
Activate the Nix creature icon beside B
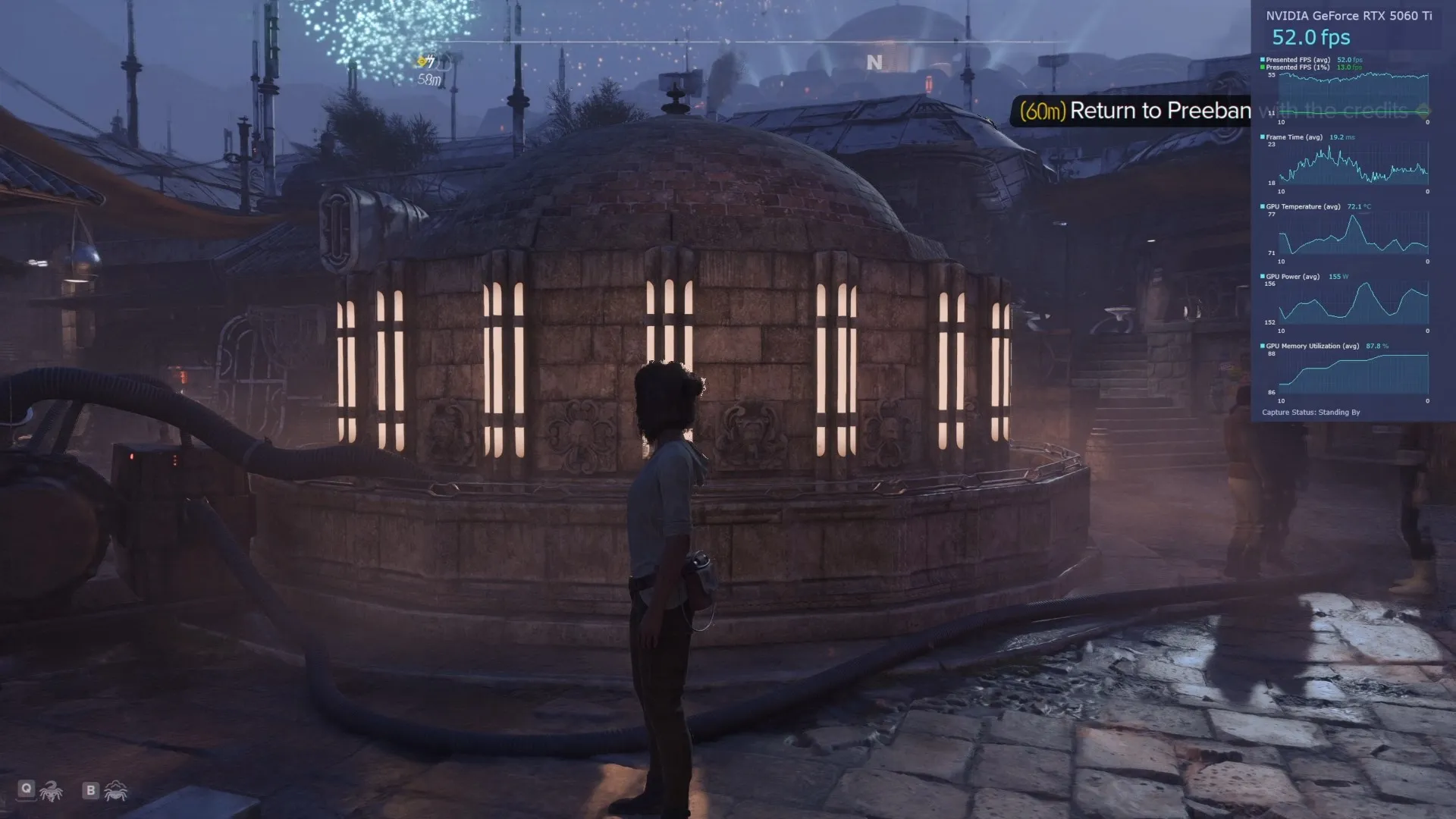click(116, 791)
